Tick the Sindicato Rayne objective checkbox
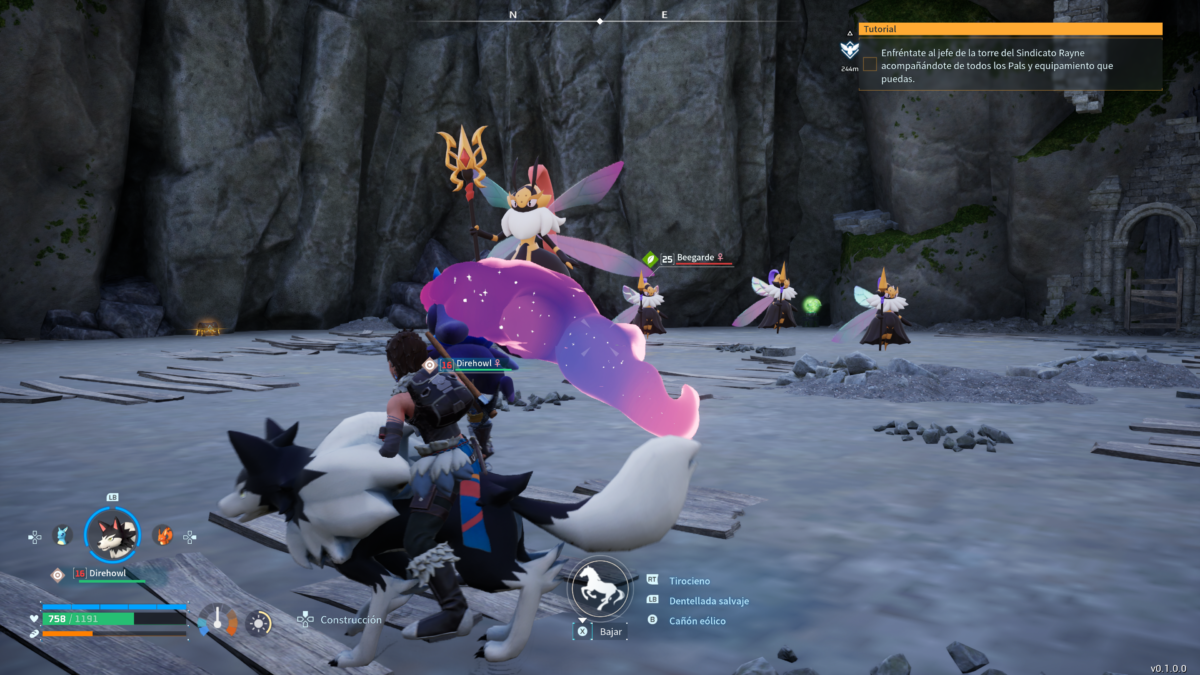Viewport: 1200px width, 675px height. [870, 64]
